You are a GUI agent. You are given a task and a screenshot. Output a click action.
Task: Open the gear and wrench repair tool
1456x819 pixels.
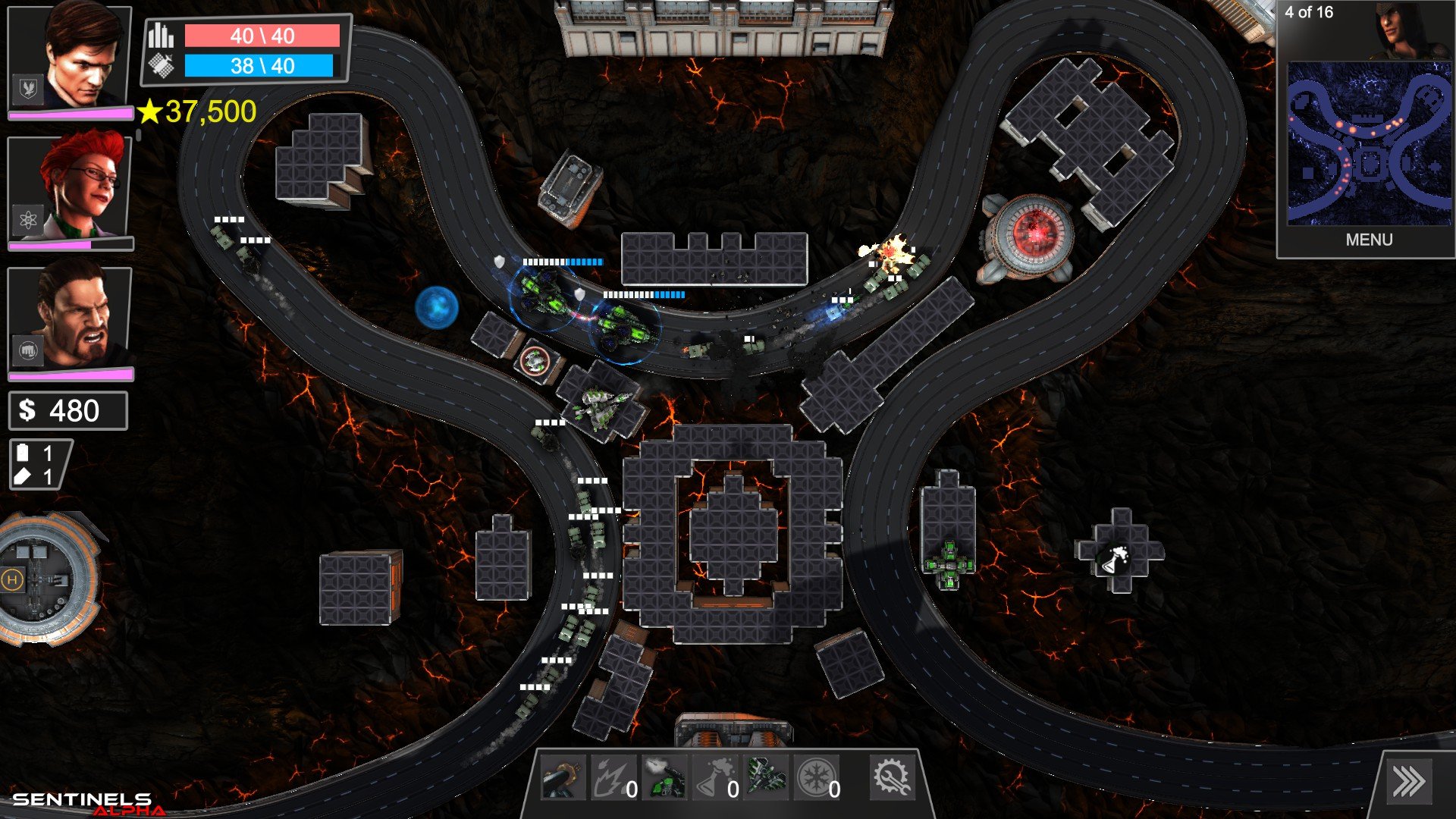[891, 777]
